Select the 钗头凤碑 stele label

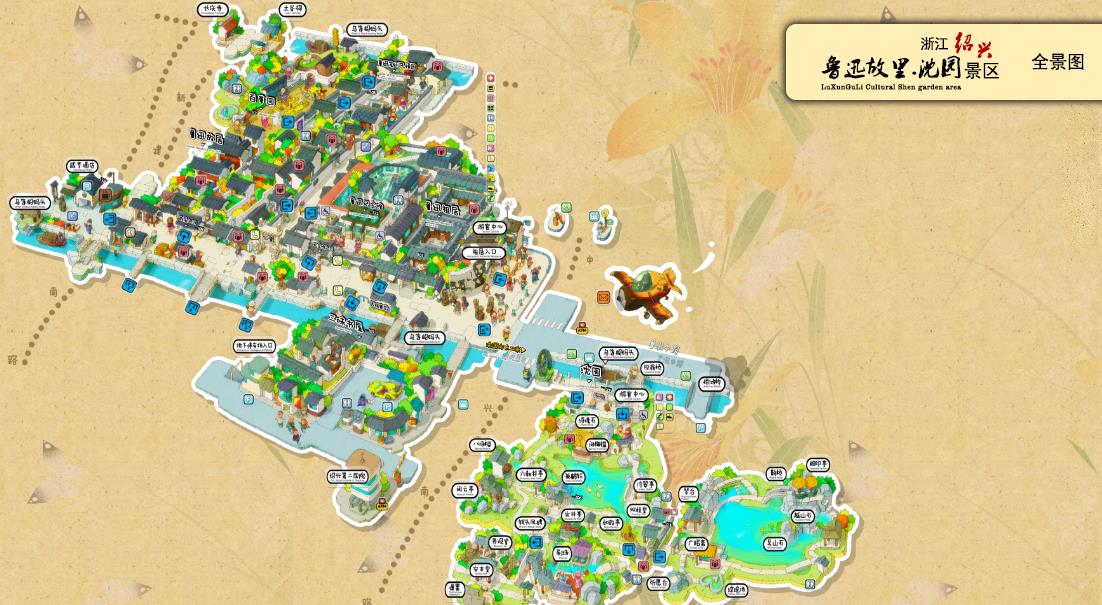point(530,522)
